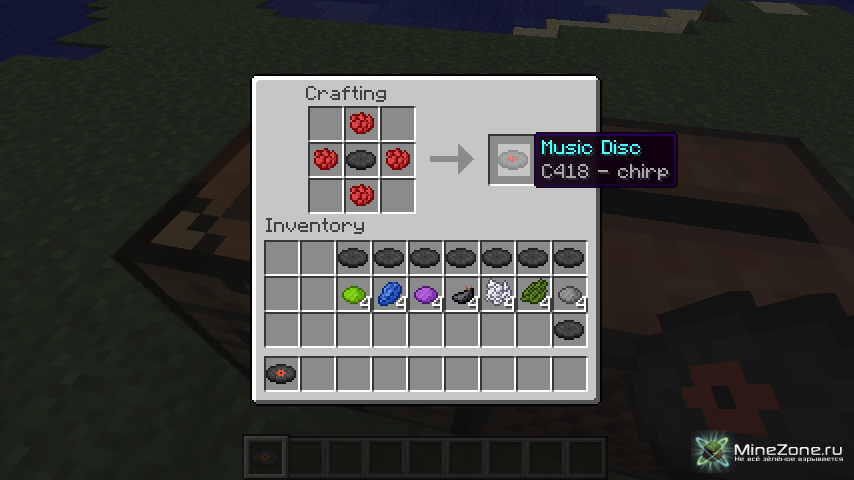854x480 pixels.
Task: Pick the cactus green dye stack
Action: [533, 294]
